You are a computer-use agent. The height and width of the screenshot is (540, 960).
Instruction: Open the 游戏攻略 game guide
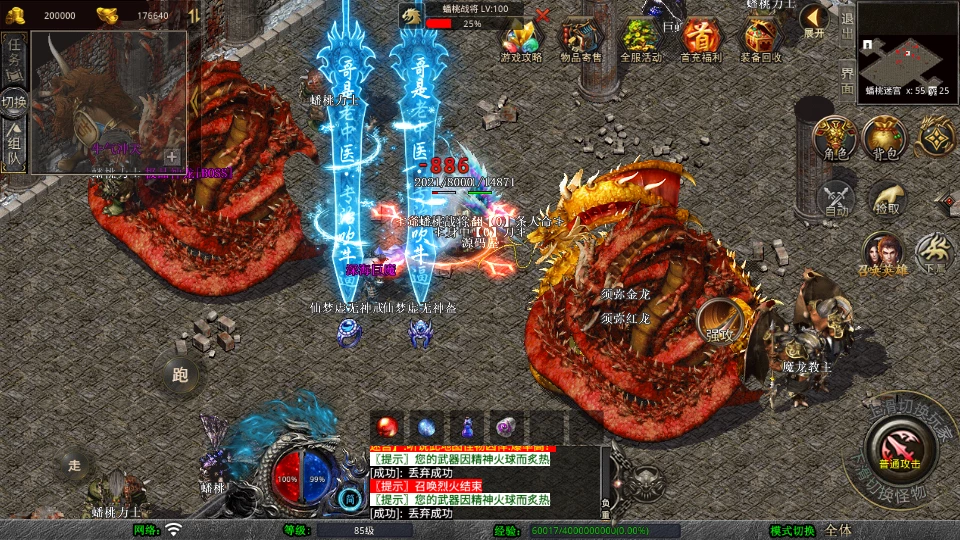click(x=520, y=41)
